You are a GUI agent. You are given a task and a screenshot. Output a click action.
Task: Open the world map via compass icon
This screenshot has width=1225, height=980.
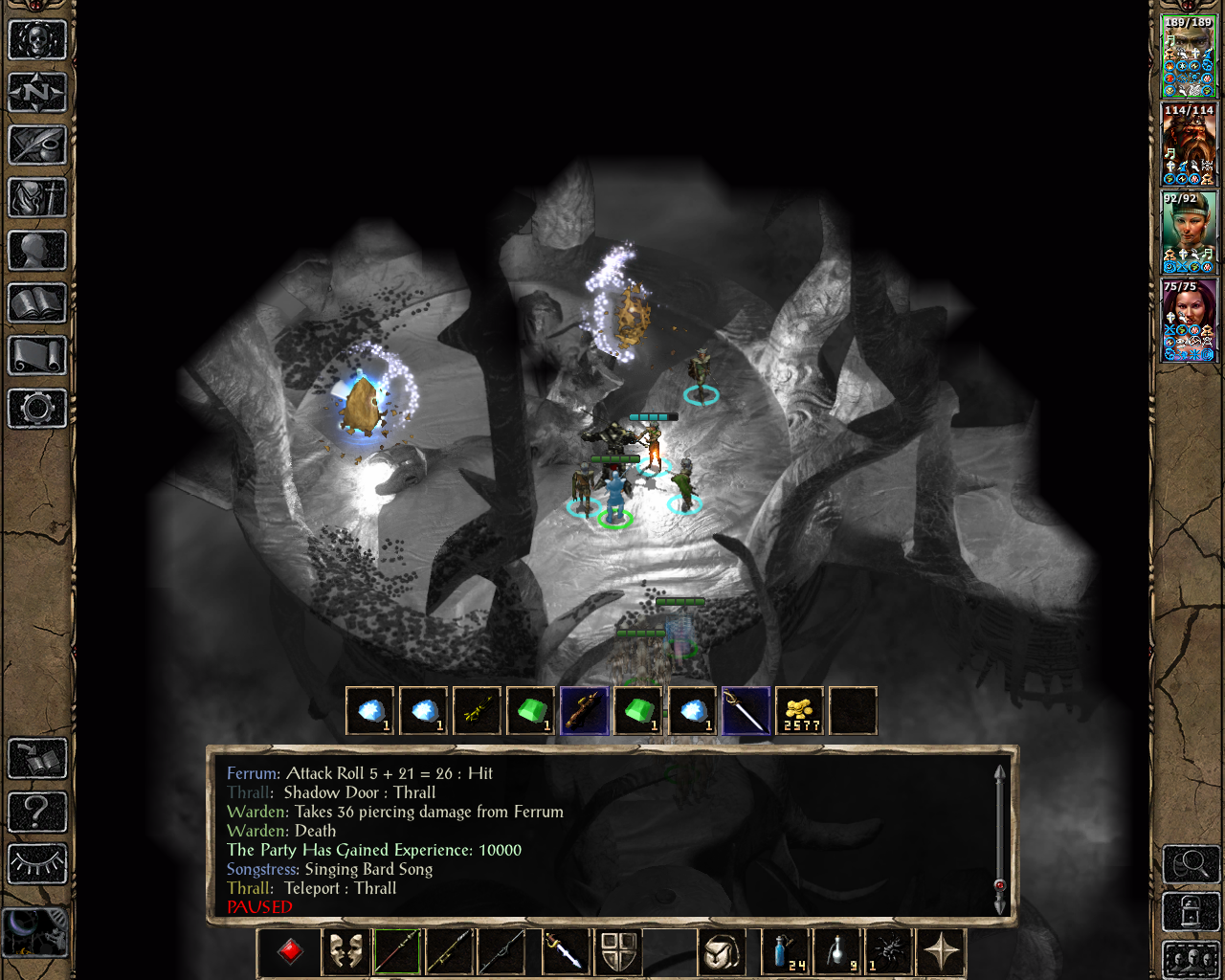click(x=36, y=92)
